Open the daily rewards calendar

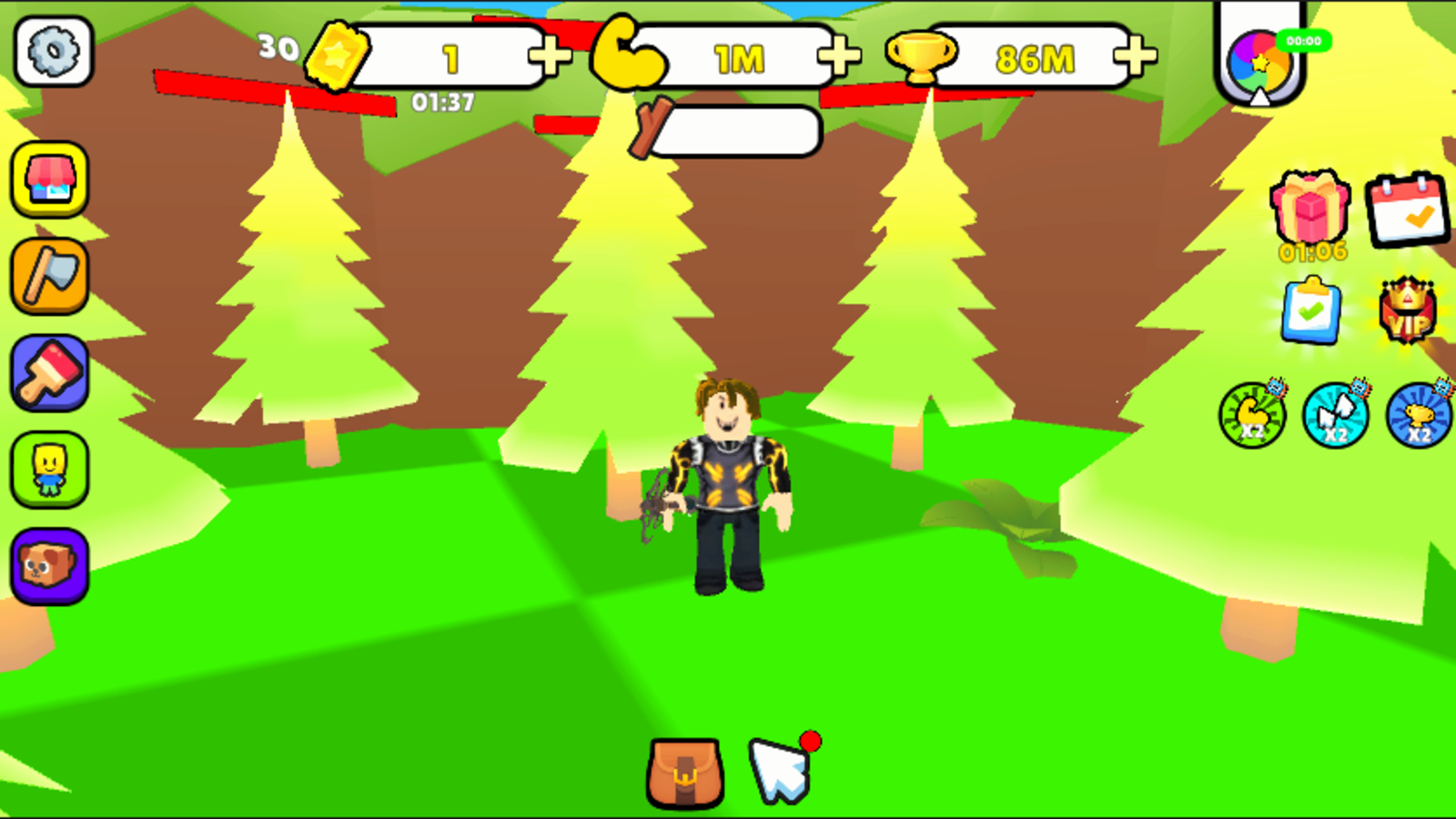pyautogui.click(x=1406, y=211)
